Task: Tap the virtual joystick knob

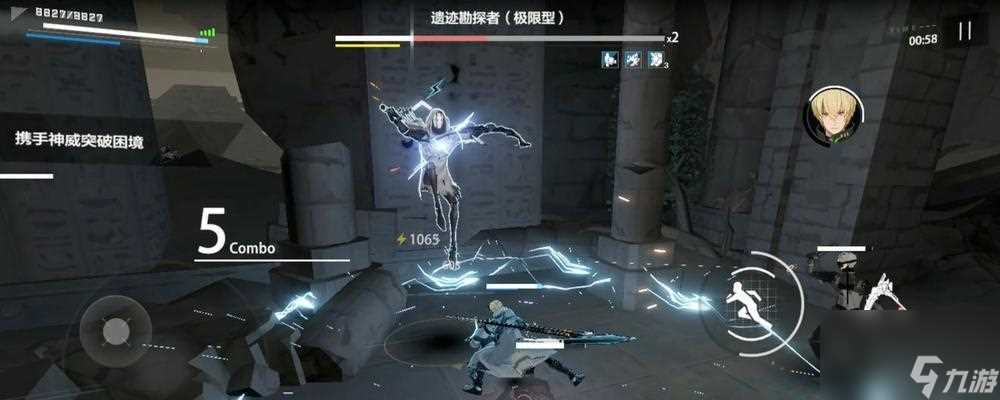Action: pyautogui.click(x=116, y=327)
